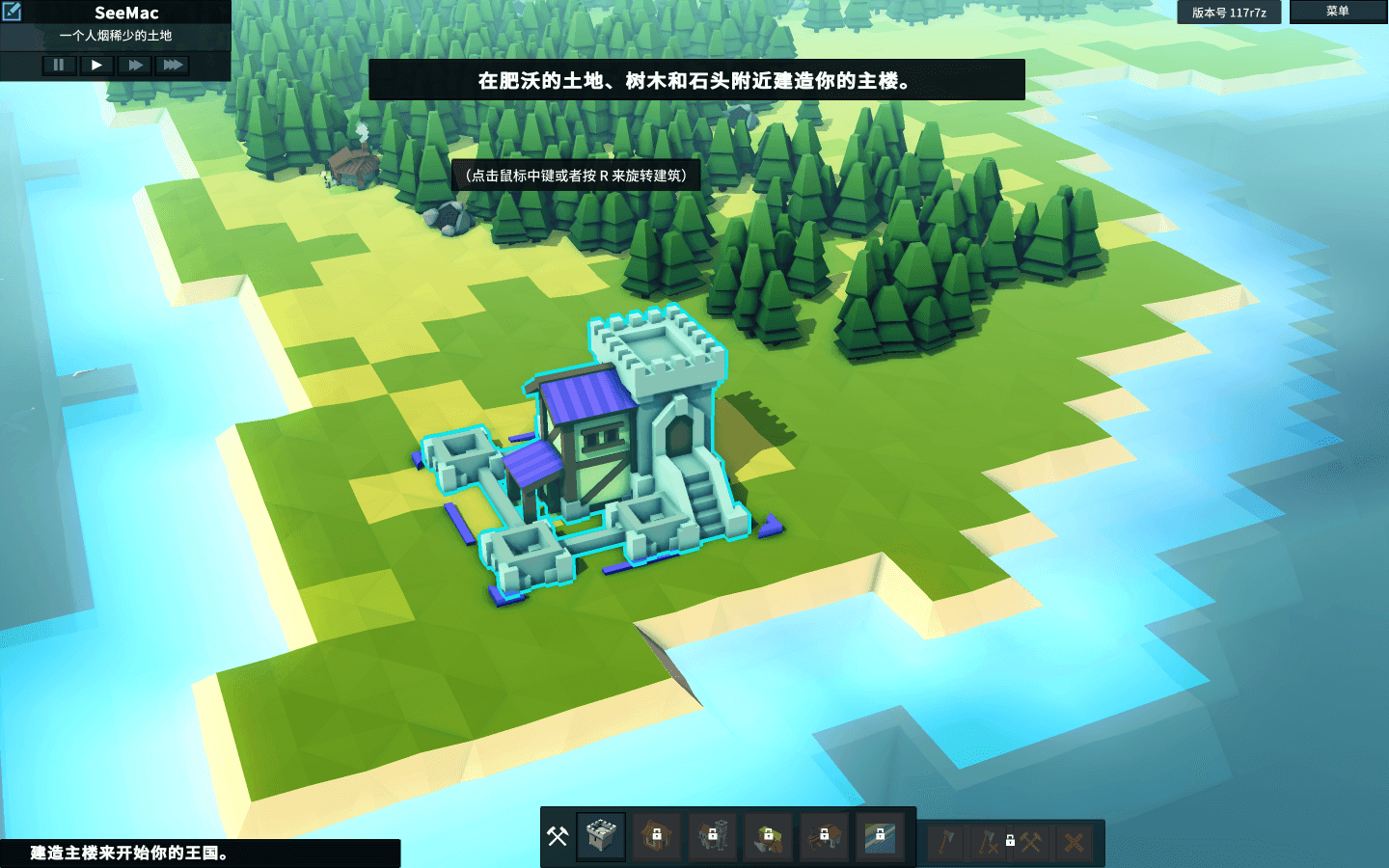The image size is (1389, 868).
Task: Click the pencil edit-name icon
Action: [x=12, y=12]
